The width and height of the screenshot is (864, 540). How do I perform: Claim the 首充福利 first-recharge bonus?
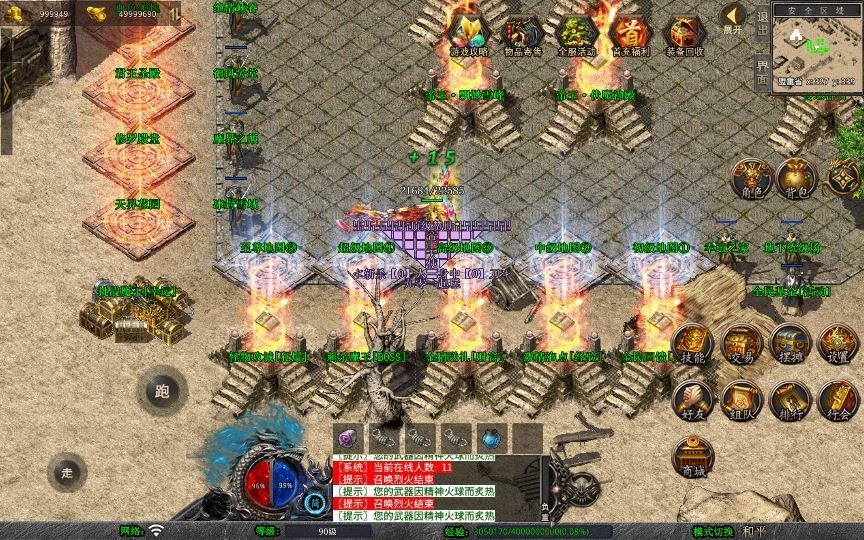click(x=630, y=34)
